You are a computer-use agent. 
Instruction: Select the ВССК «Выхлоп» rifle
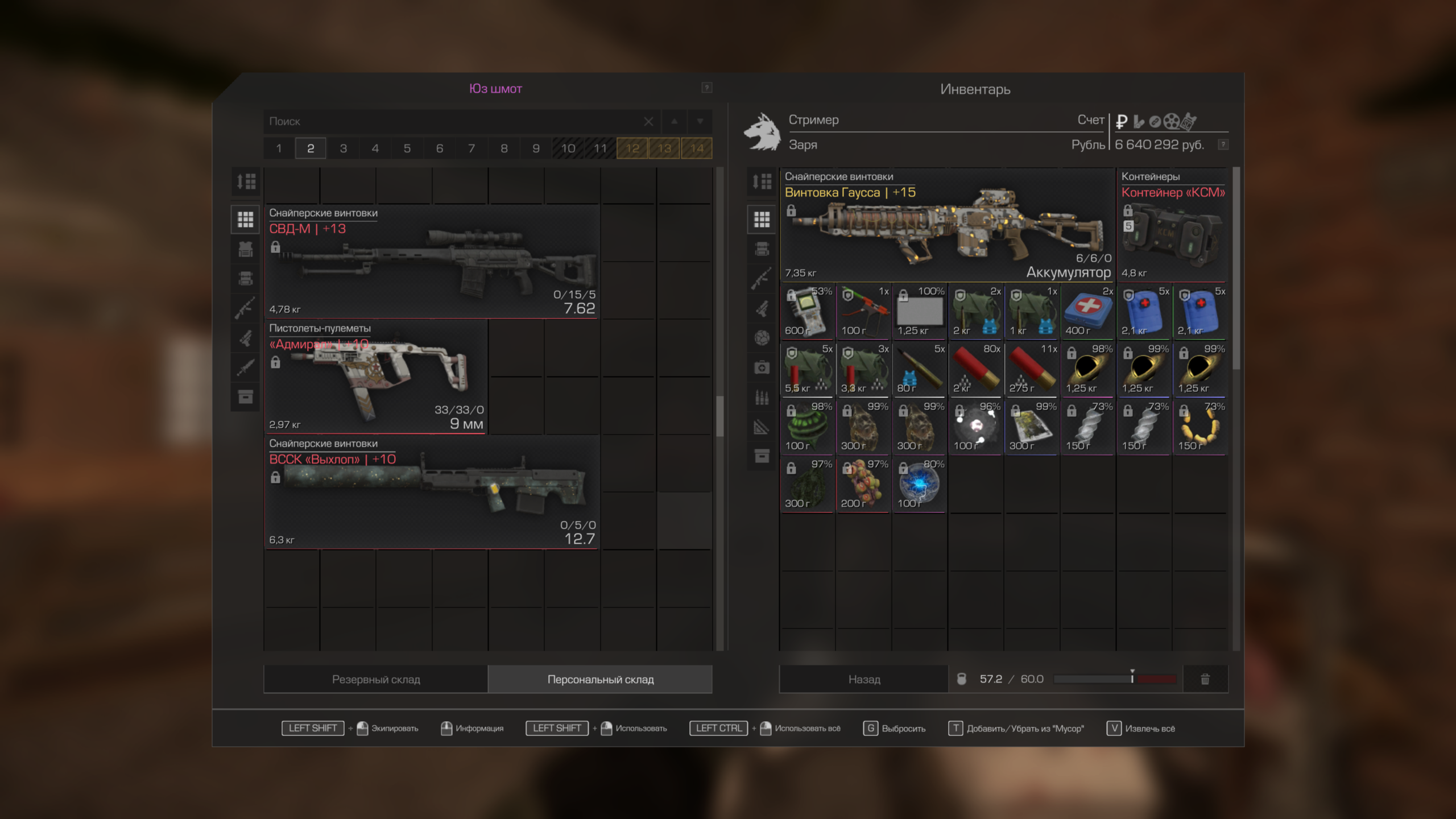click(432, 493)
